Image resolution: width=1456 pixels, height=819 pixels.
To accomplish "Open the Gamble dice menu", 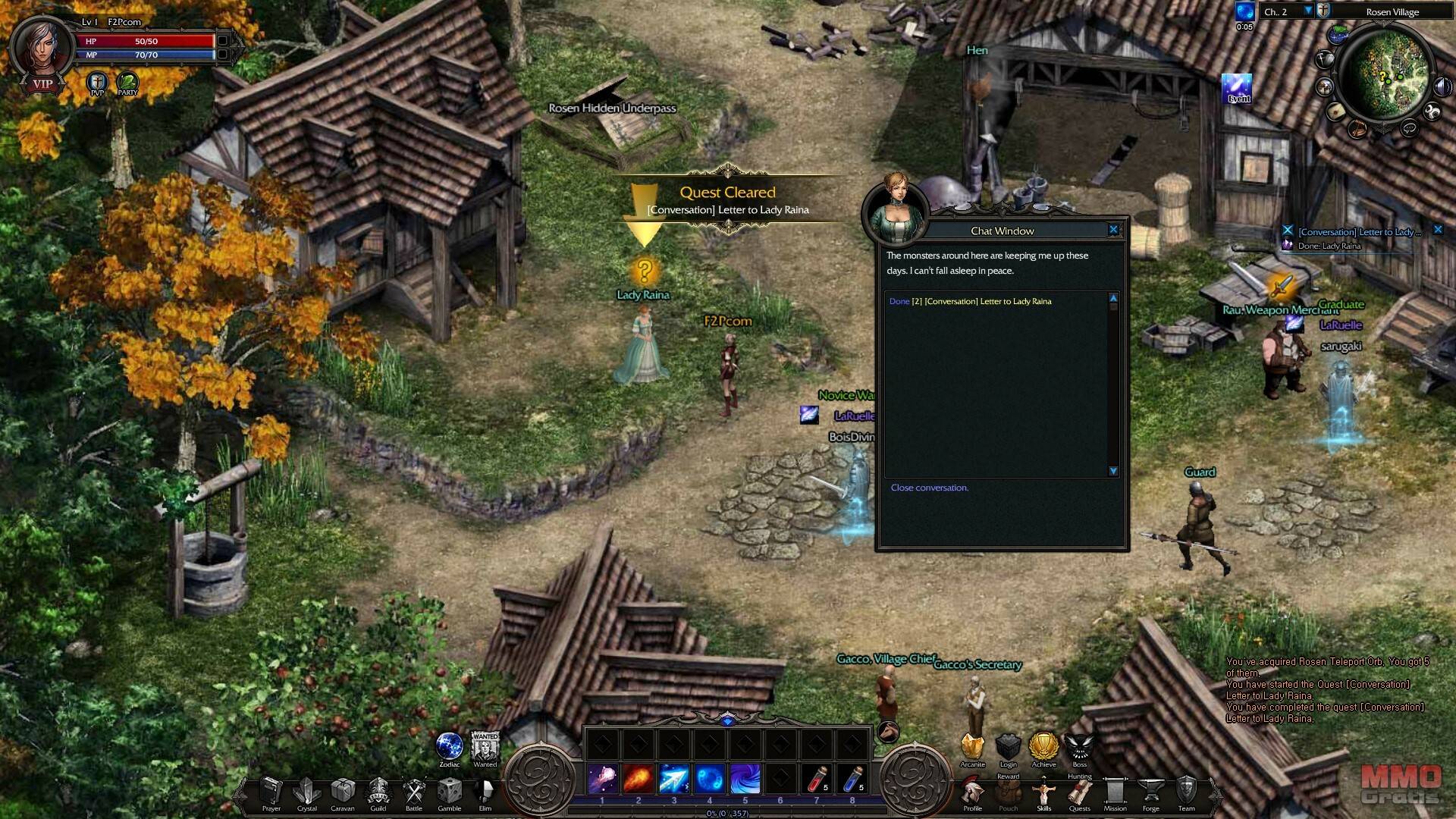I will (x=450, y=792).
